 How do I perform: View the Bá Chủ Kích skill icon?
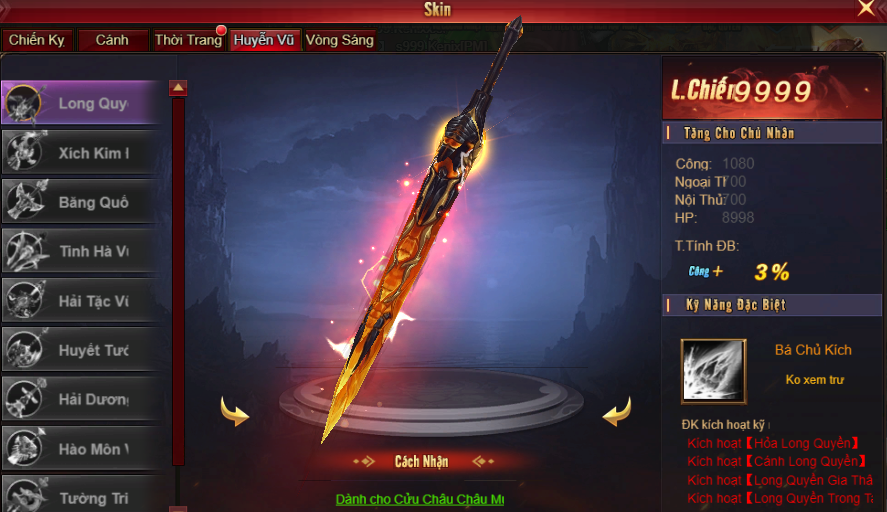(713, 371)
